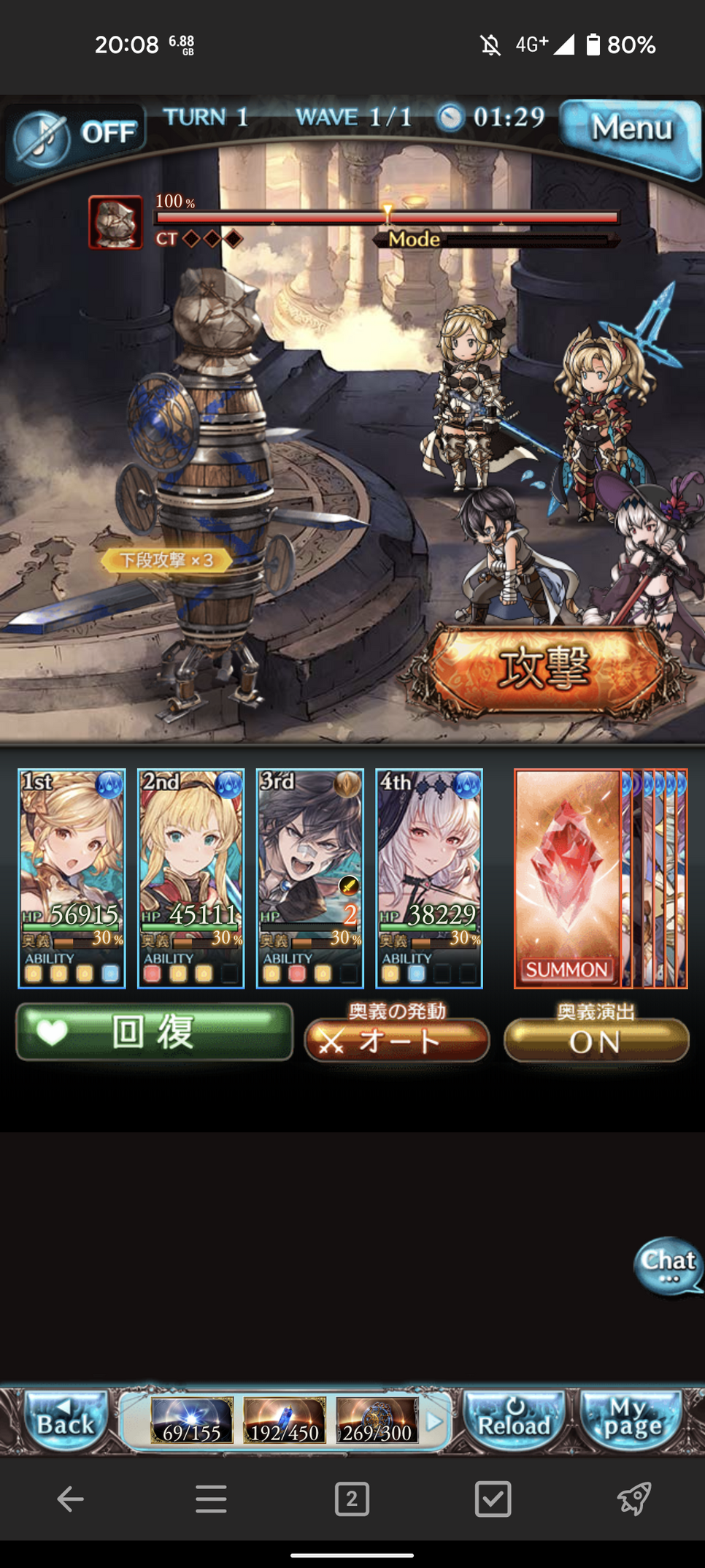Open the browser tab switcher
Screen dimensions: 705x1568
tap(352, 1499)
